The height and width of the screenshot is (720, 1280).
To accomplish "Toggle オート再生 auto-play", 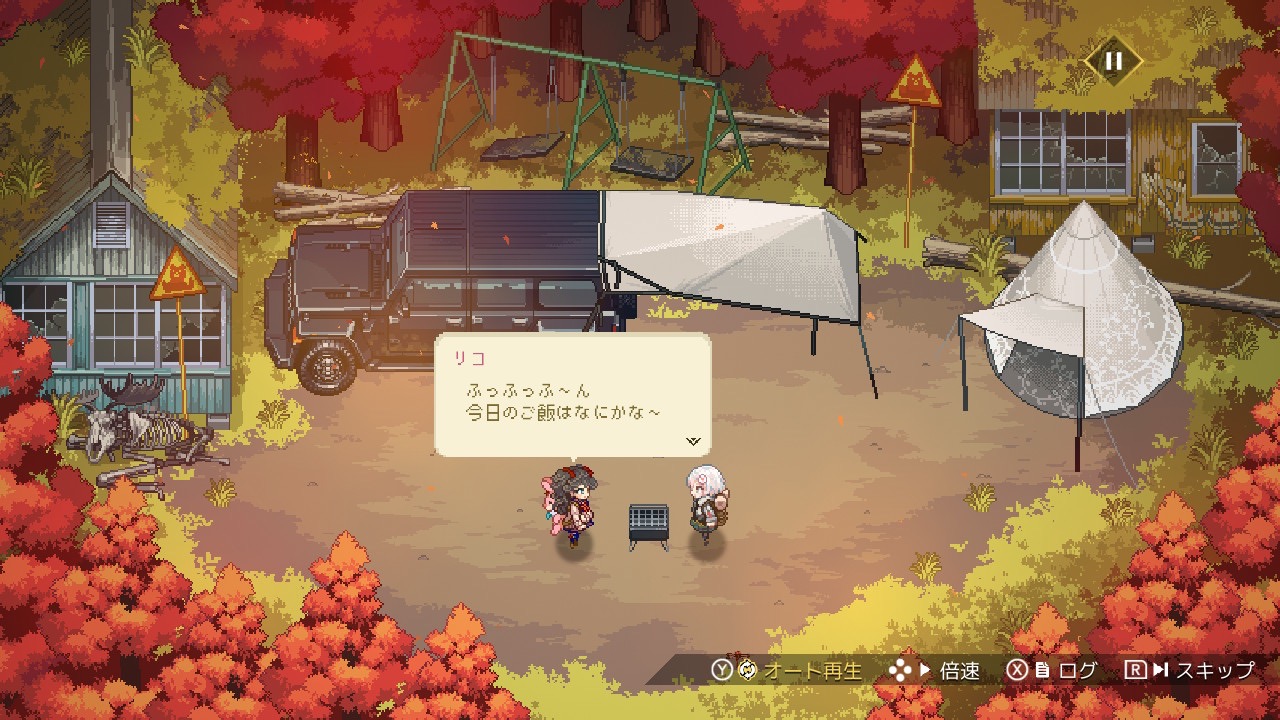I will pos(787,670).
